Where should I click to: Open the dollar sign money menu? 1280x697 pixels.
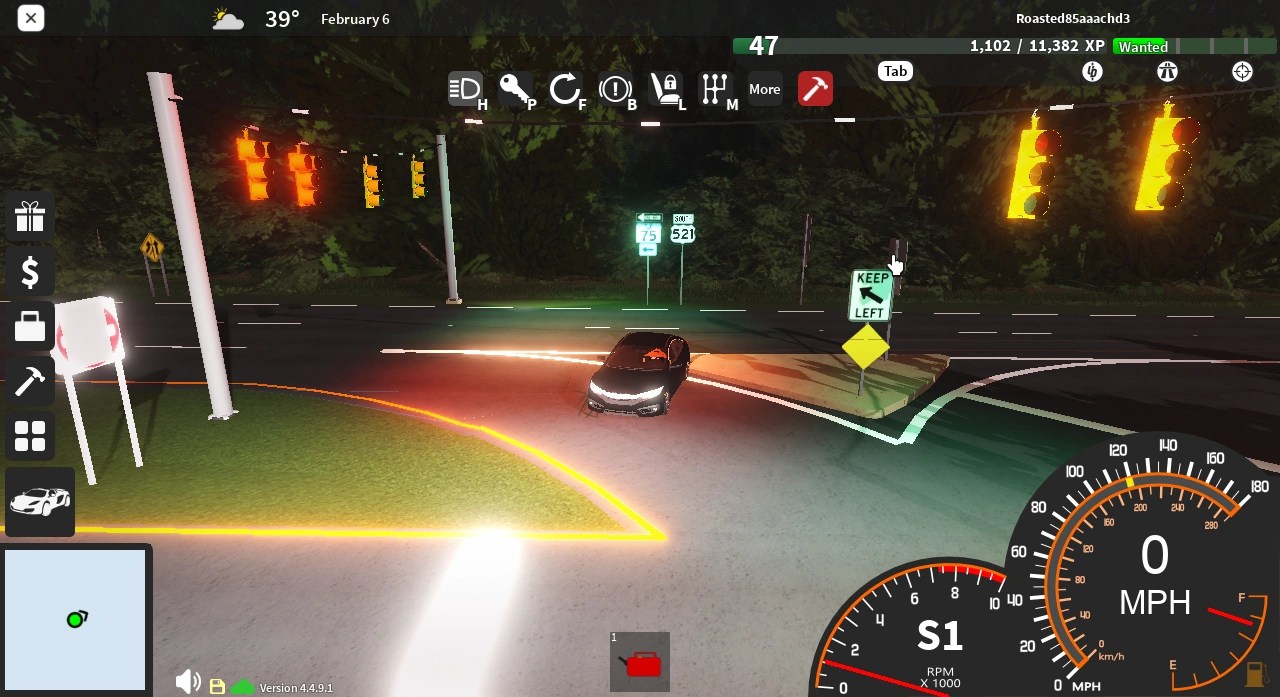pyautogui.click(x=30, y=272)
